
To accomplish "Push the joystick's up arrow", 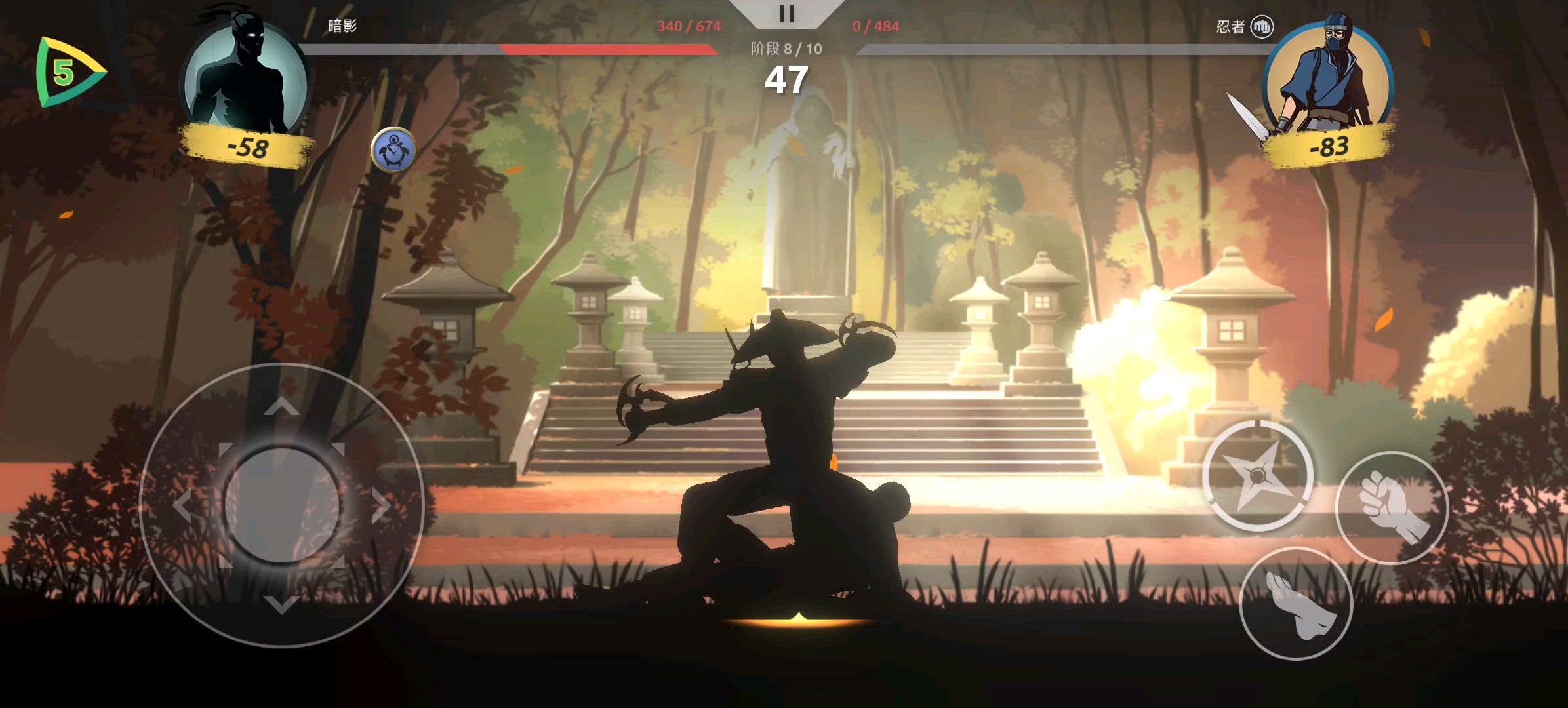I will (282, 407).
